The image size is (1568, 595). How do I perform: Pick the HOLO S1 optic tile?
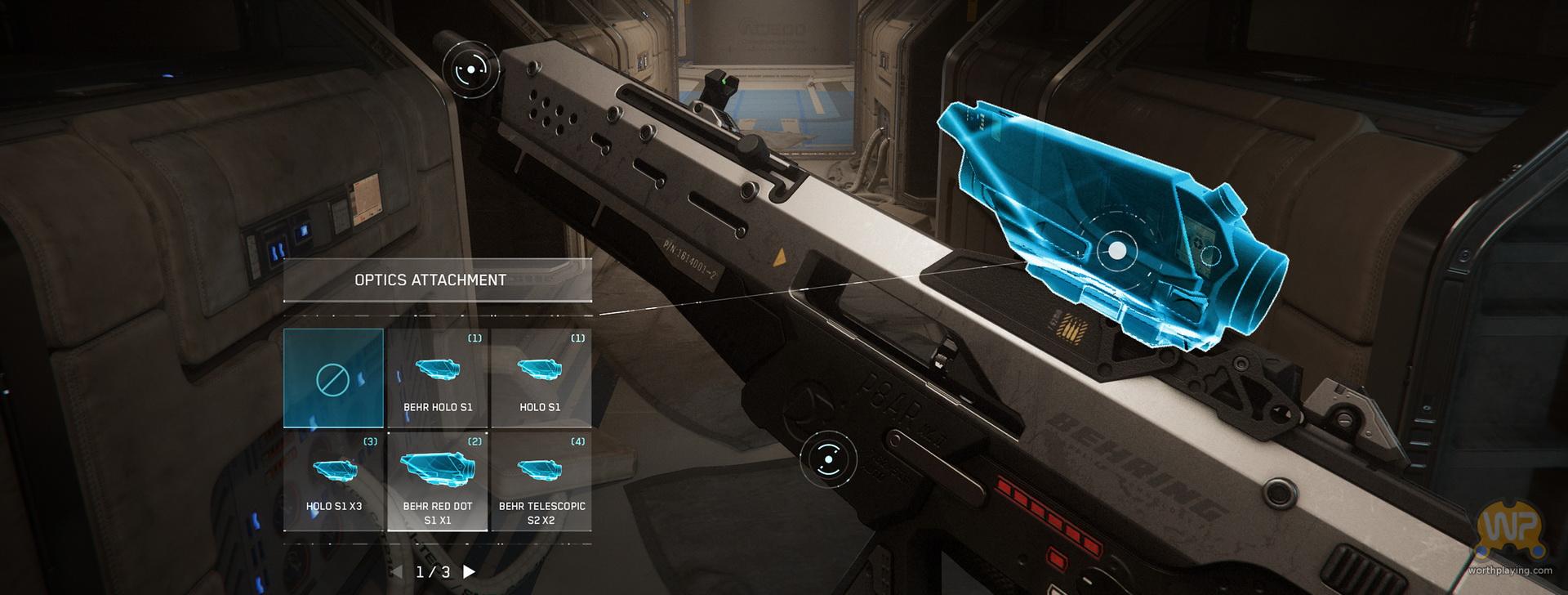pos(540,378)
